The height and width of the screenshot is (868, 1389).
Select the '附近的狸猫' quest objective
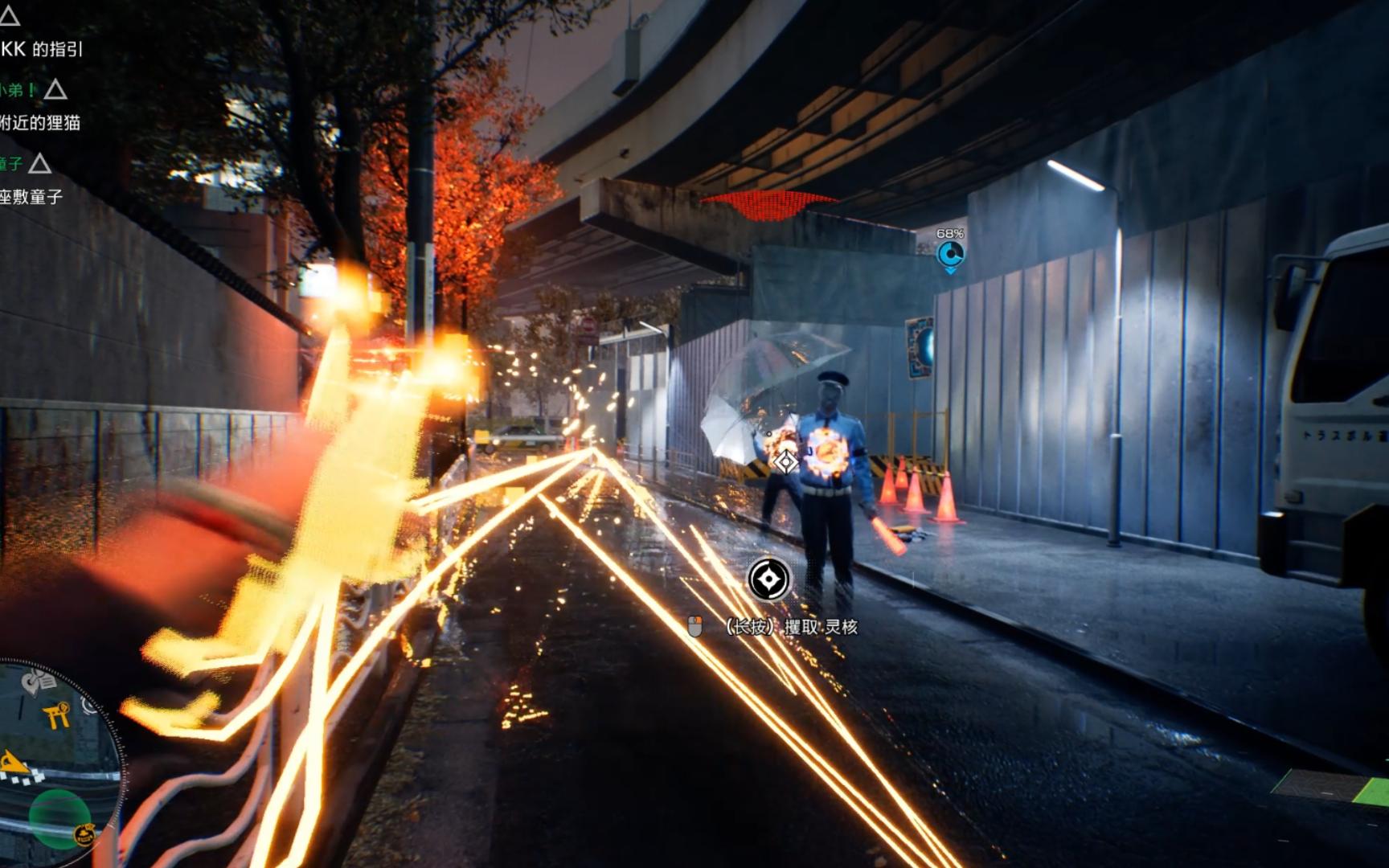[40, 122]
